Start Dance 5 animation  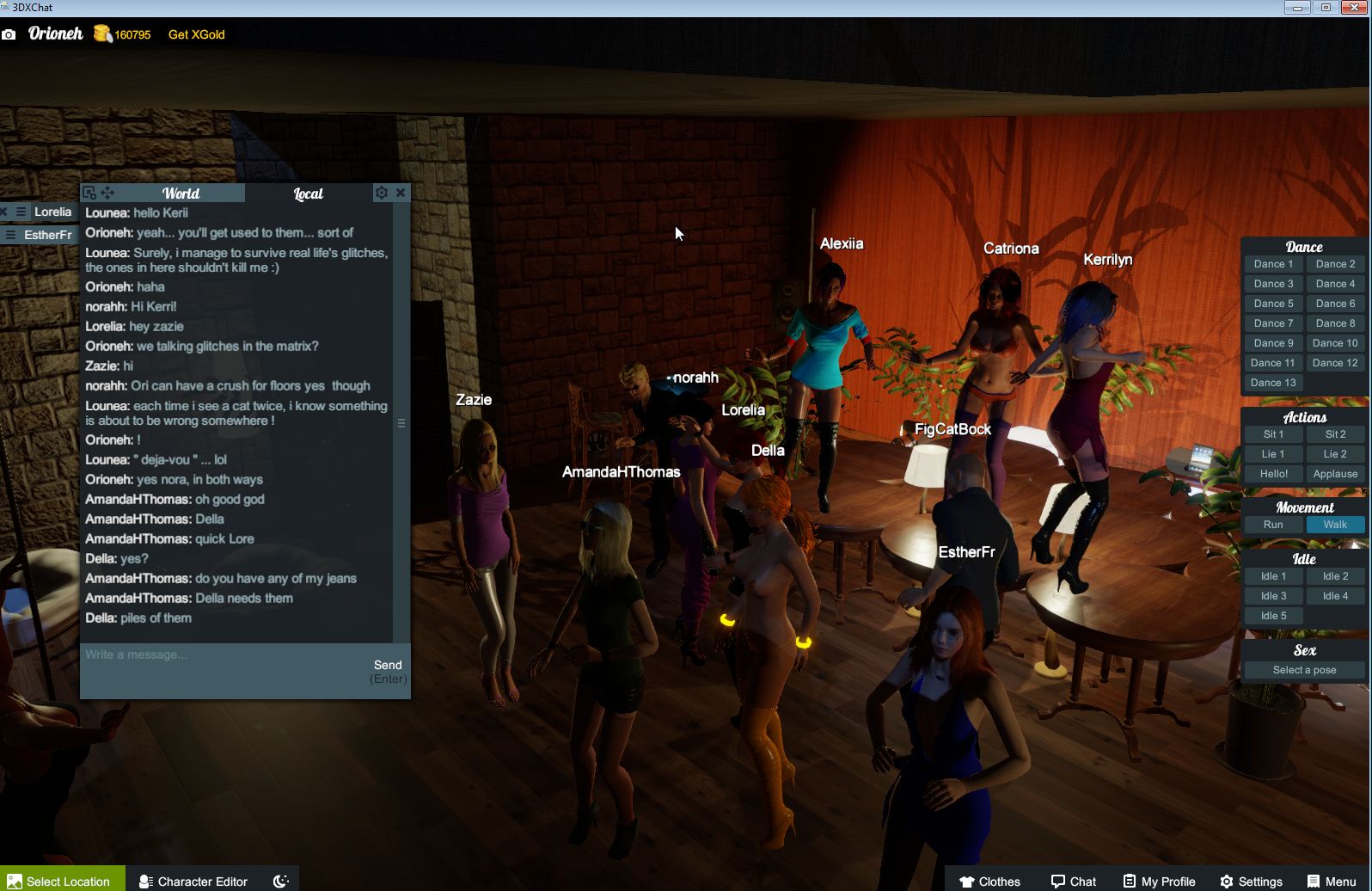pos(1272,304)
